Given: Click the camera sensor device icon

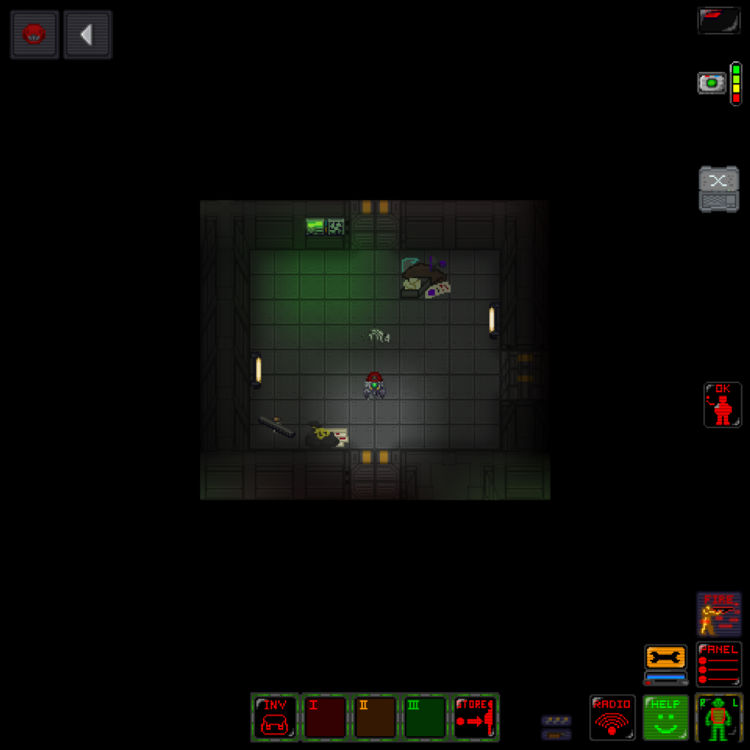Looking at the screenshot, I should (x=712, y=83).
